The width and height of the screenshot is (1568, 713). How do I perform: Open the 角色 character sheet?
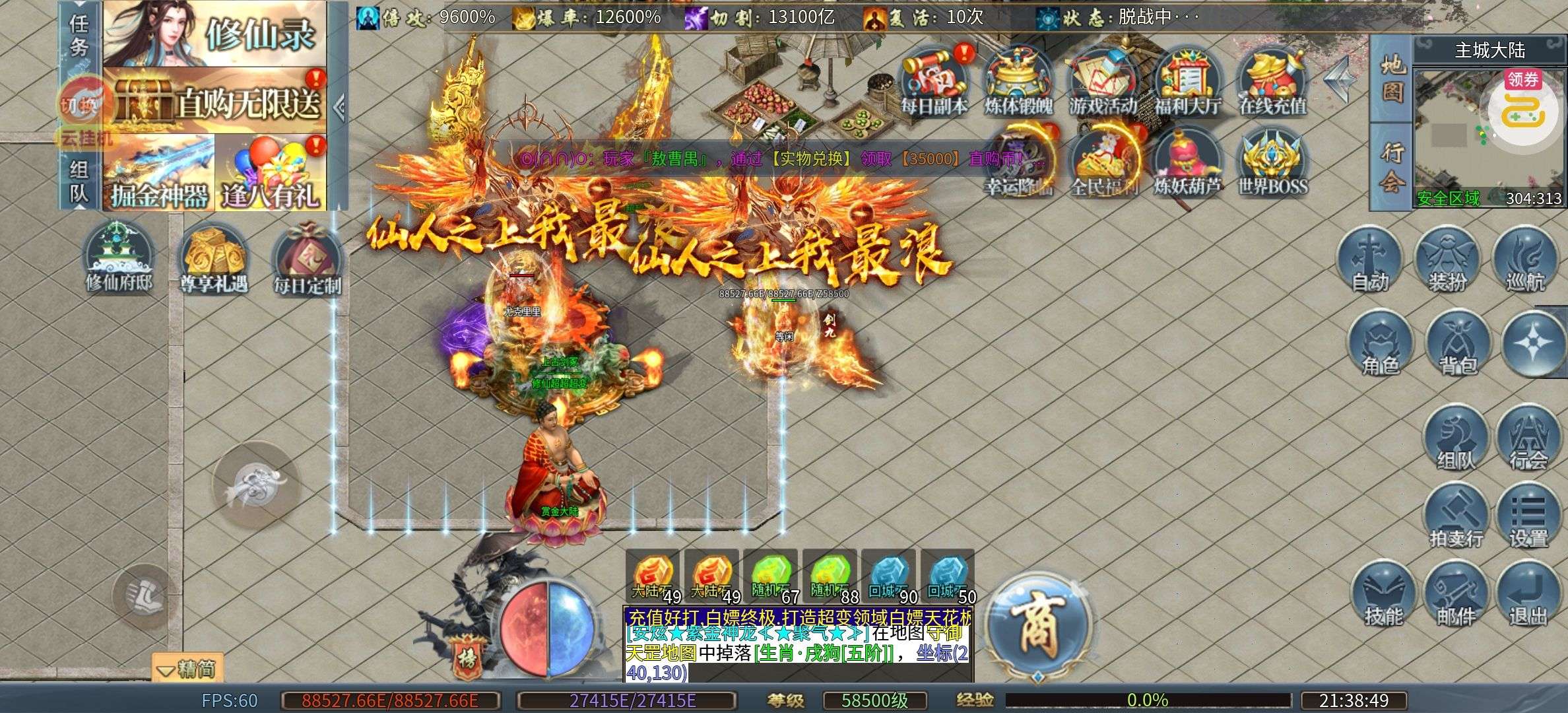(1380, 343)
